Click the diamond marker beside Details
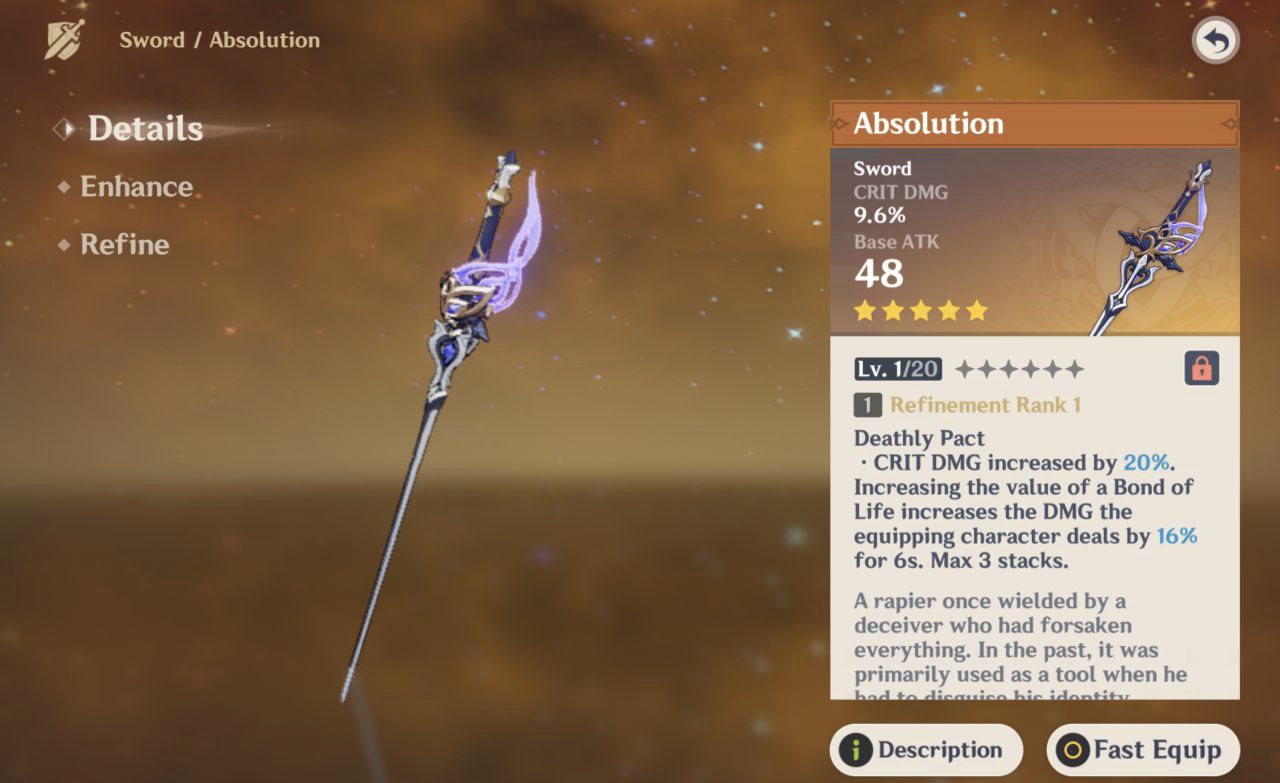Screen dimensions: 1280x783 point(64,128)
